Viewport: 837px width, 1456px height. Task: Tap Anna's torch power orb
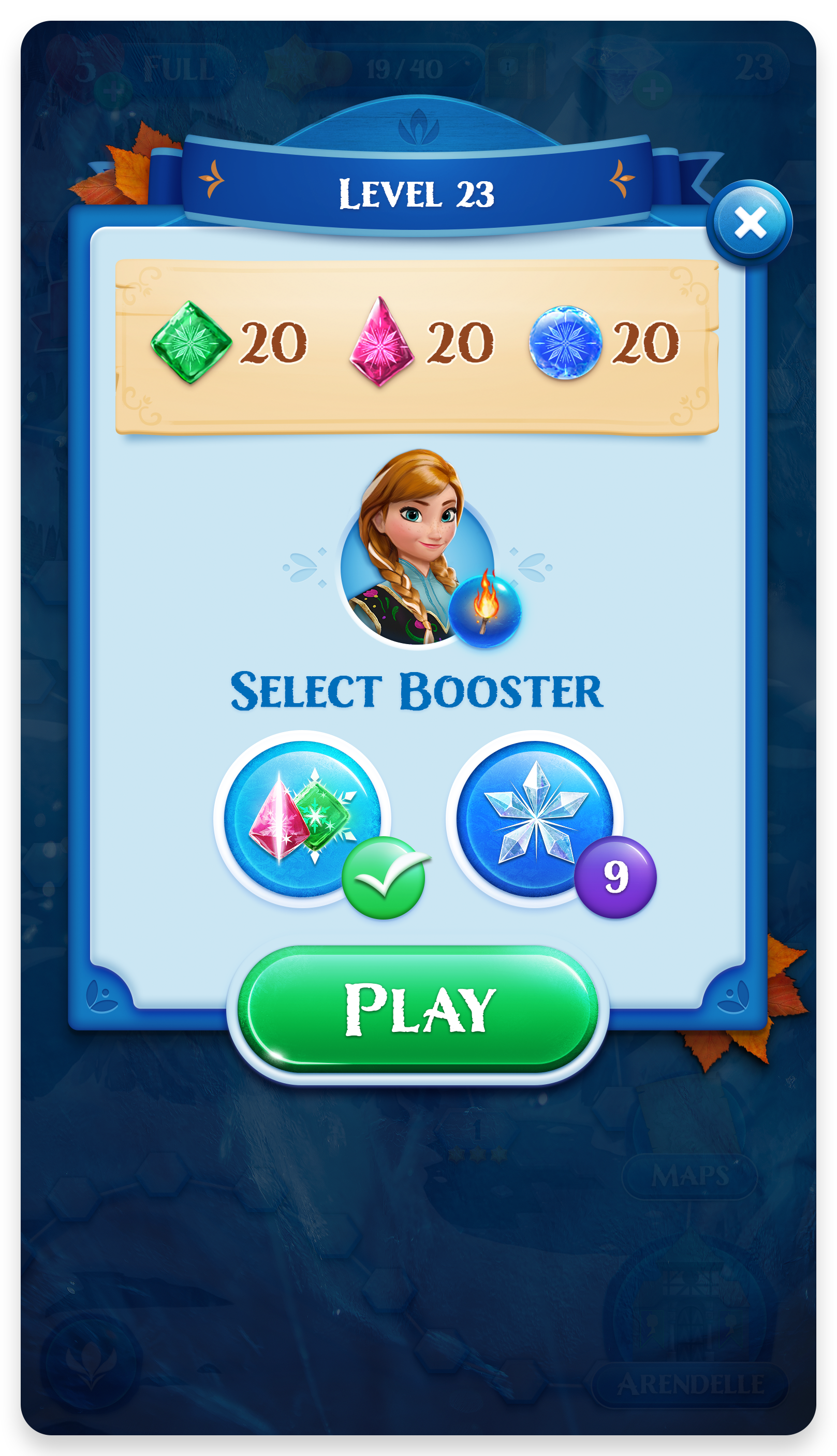click(x=485, y=608)
